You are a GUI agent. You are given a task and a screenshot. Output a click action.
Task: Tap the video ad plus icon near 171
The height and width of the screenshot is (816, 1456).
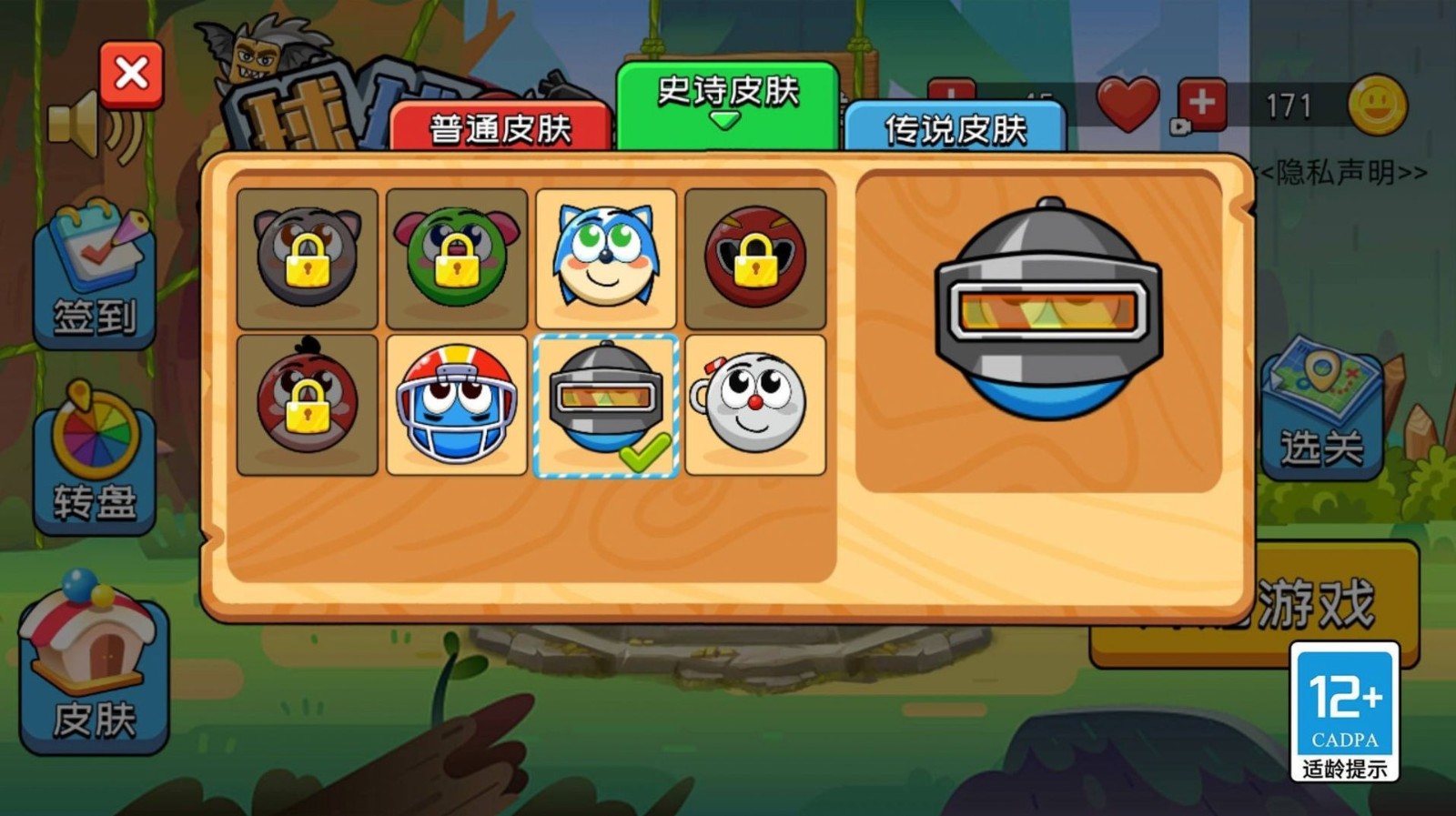coord(1200,105)
